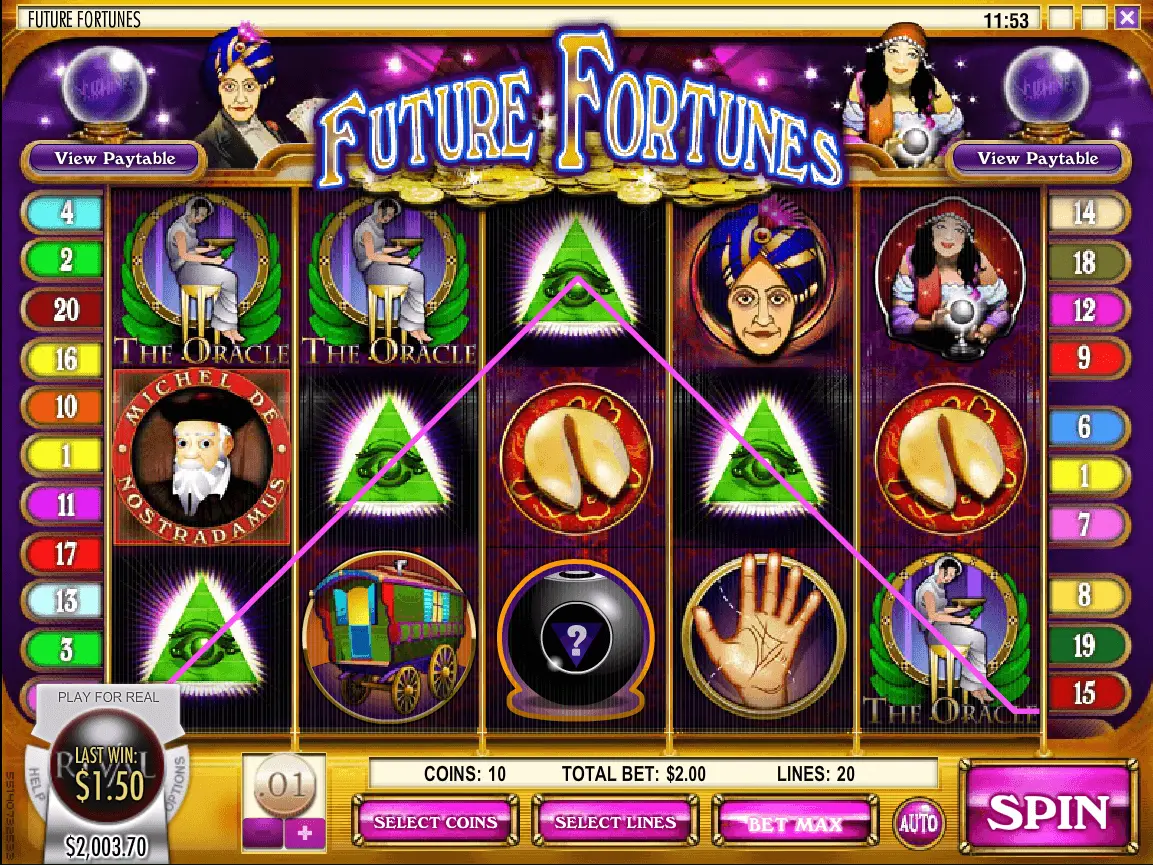Close the game with the purple X

click(x=1127, y=17)
